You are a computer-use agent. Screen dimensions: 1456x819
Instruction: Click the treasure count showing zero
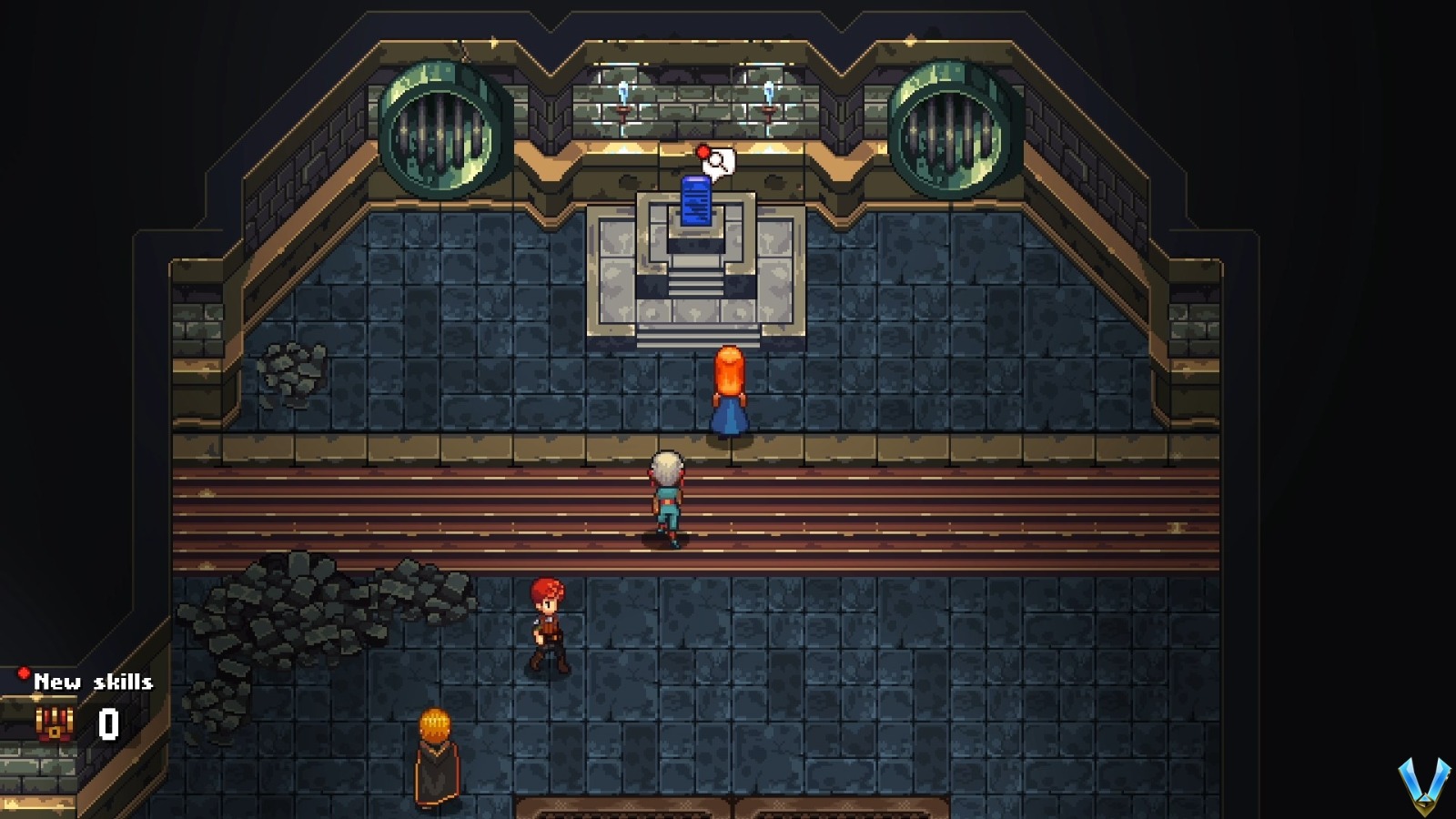pyautogui.click(x=106, y=724)
